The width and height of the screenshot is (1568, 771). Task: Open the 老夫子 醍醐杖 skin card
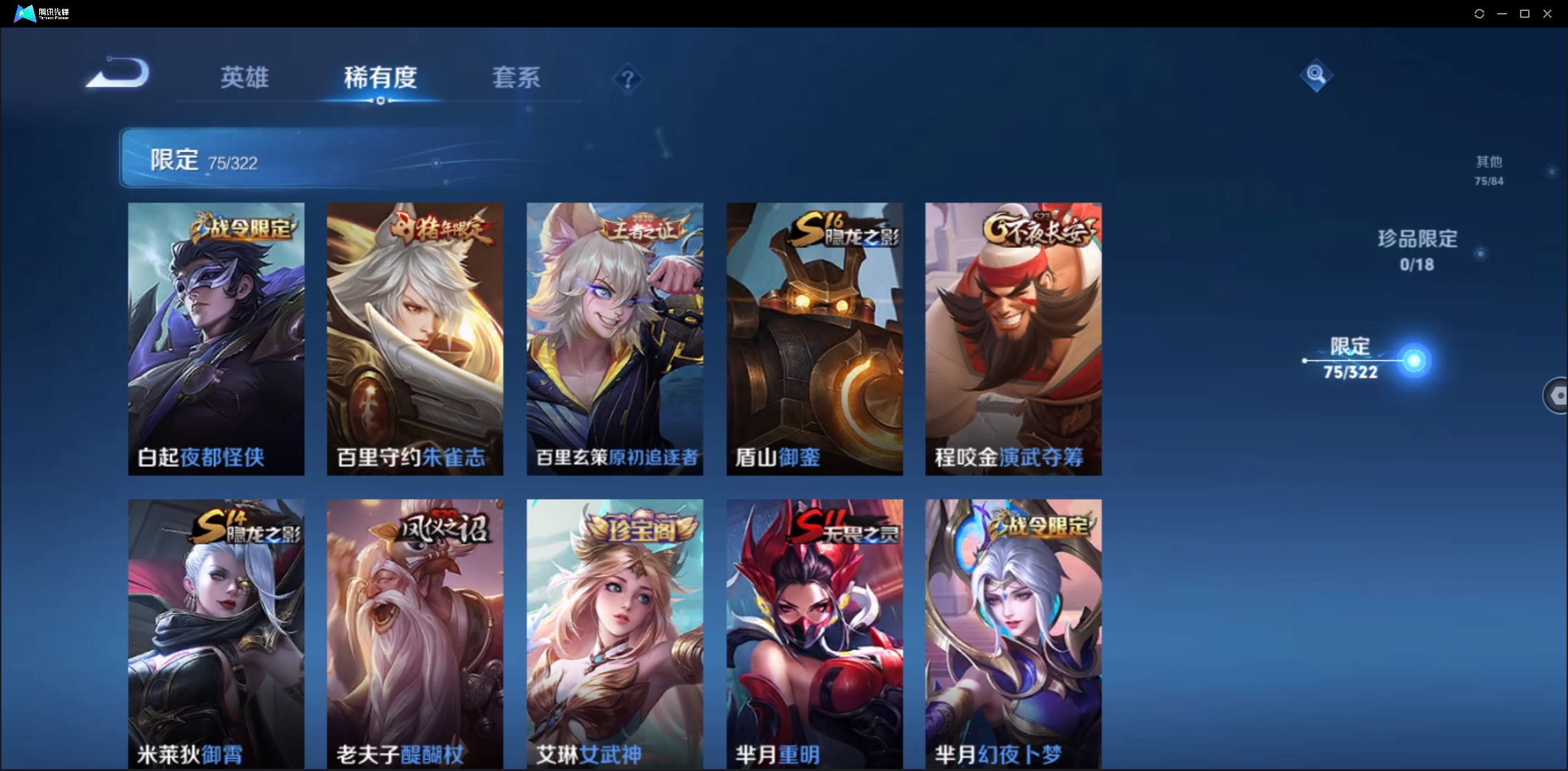(414, 633)
